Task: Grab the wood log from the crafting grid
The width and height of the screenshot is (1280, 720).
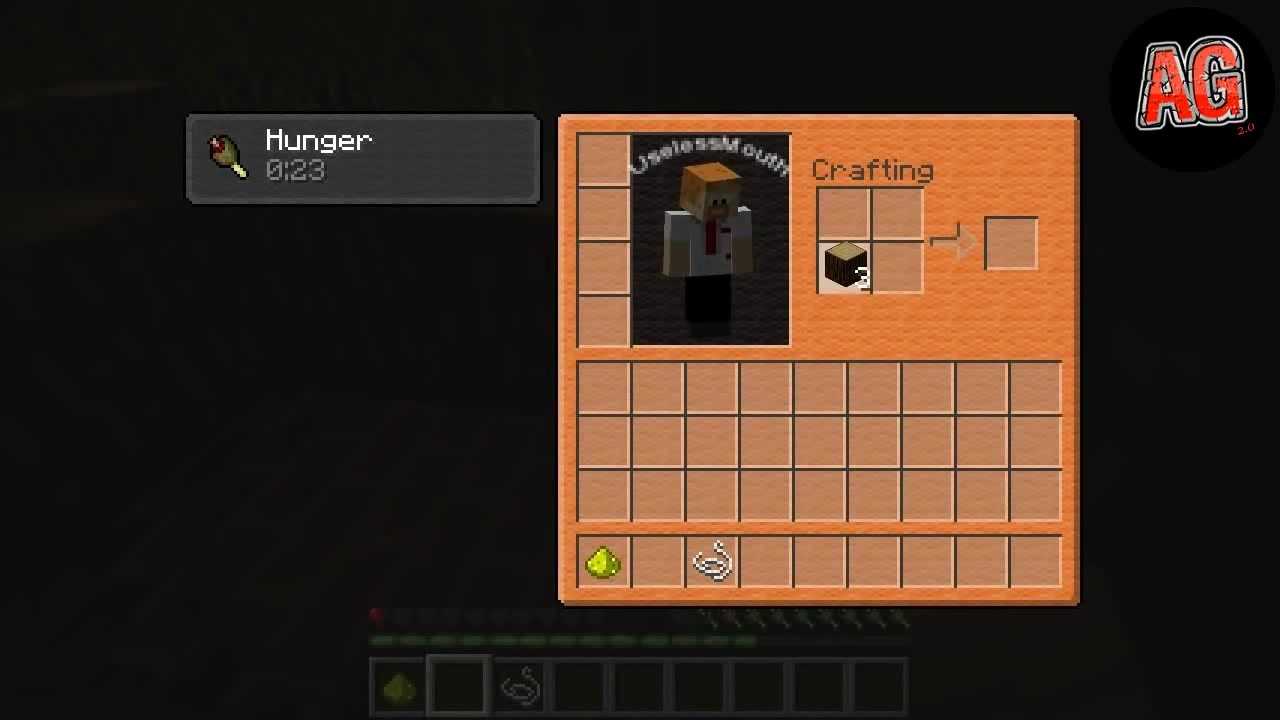Action: 845,265
